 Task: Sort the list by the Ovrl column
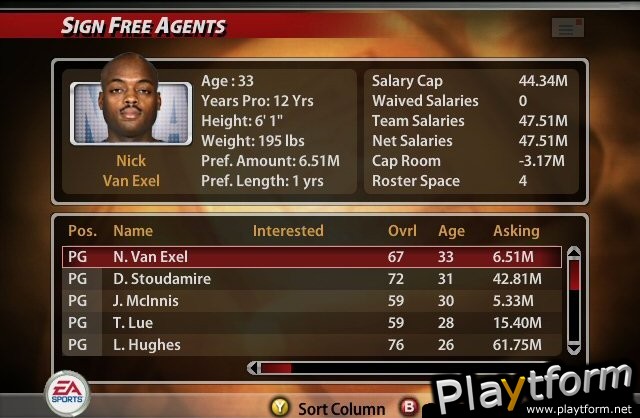coord(402,231)
